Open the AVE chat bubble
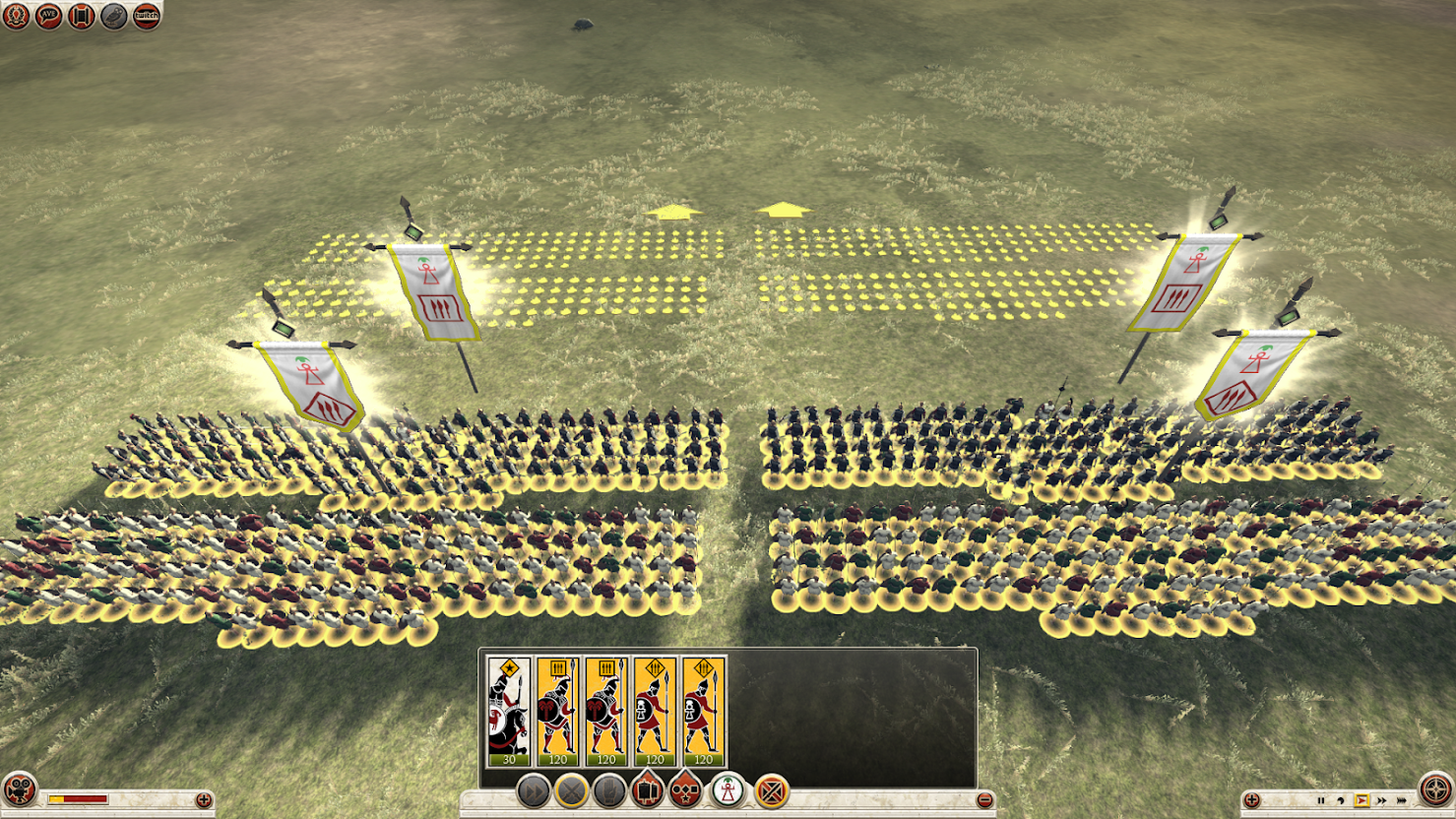1456x819 pixels. coord(48,16)
